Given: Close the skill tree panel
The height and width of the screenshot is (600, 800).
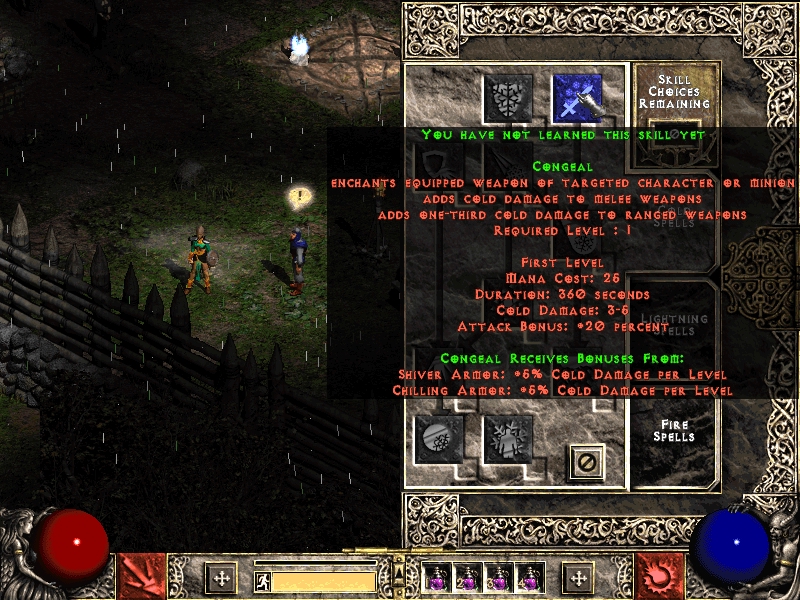Looking at the screenshot, I should point(587,461).
